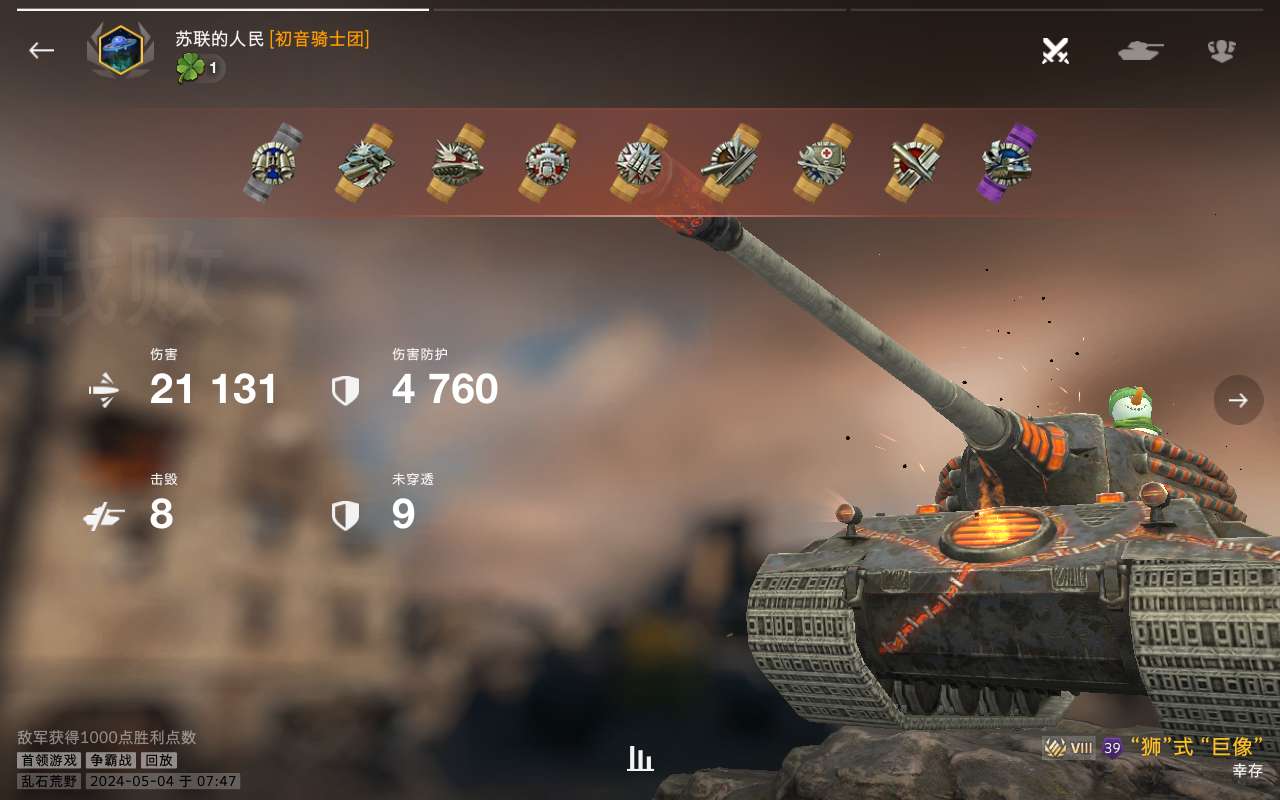Select the medal with the purple ribbon
Image resolution: width=1280 pixels, height=800 pixels.
click(1007, 162)
